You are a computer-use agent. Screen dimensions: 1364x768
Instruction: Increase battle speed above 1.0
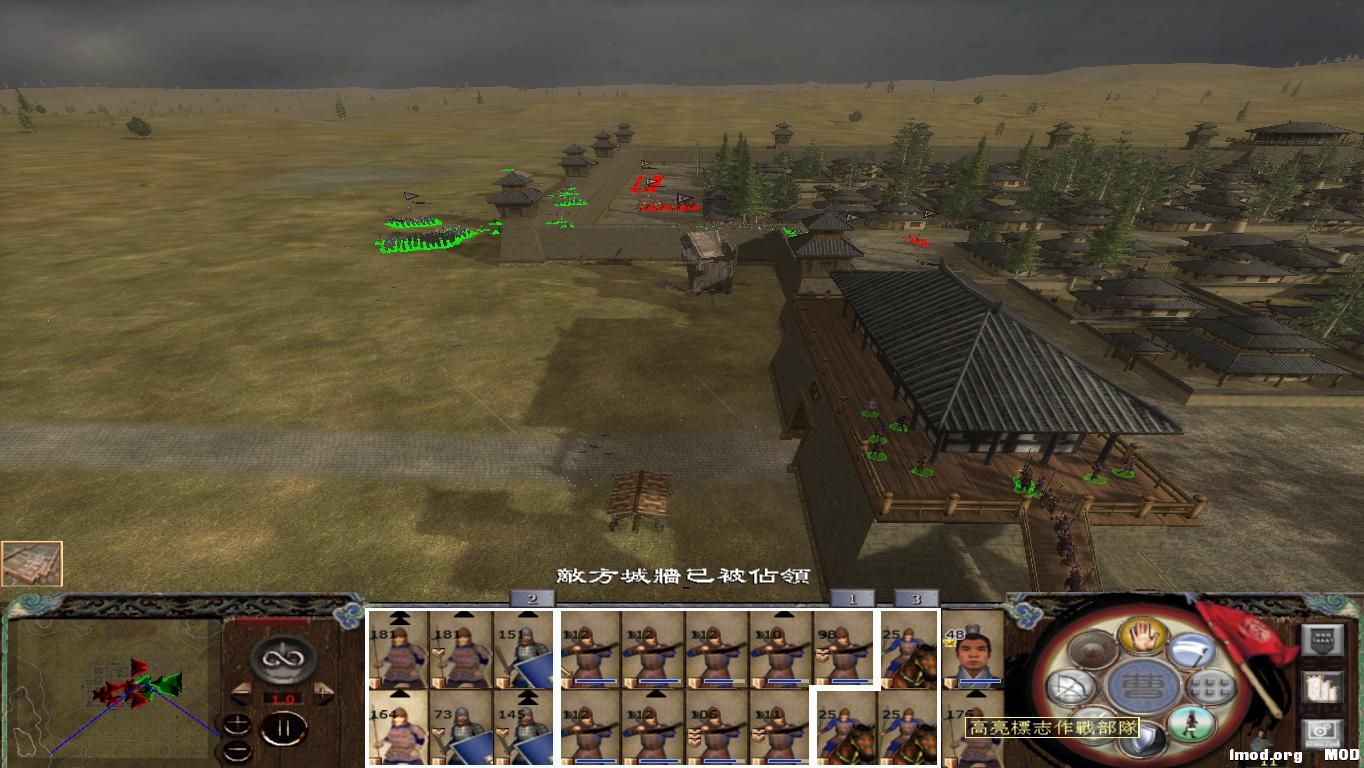point(323,692)
